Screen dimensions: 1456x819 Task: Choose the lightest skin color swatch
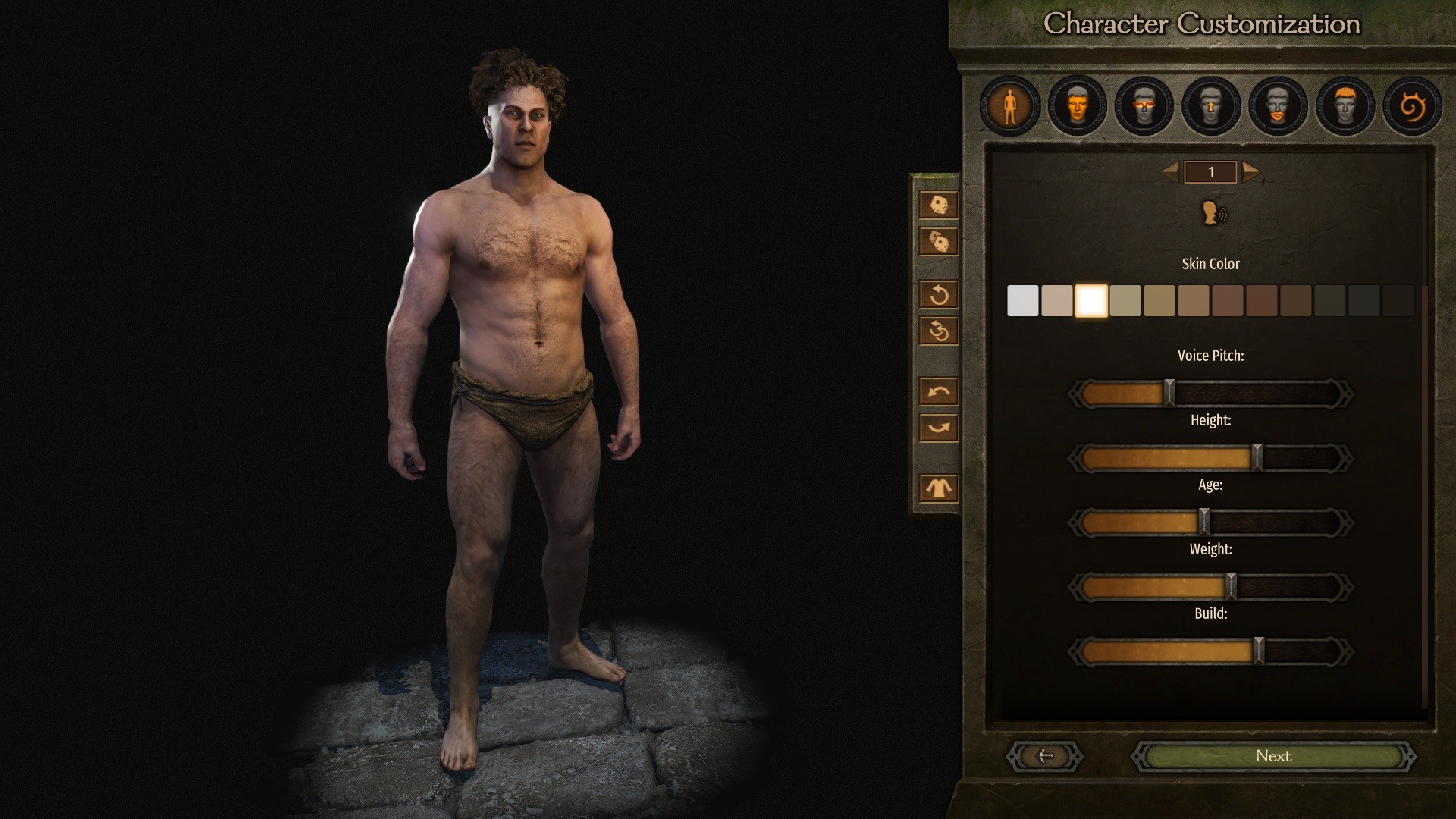point(1022,301)
